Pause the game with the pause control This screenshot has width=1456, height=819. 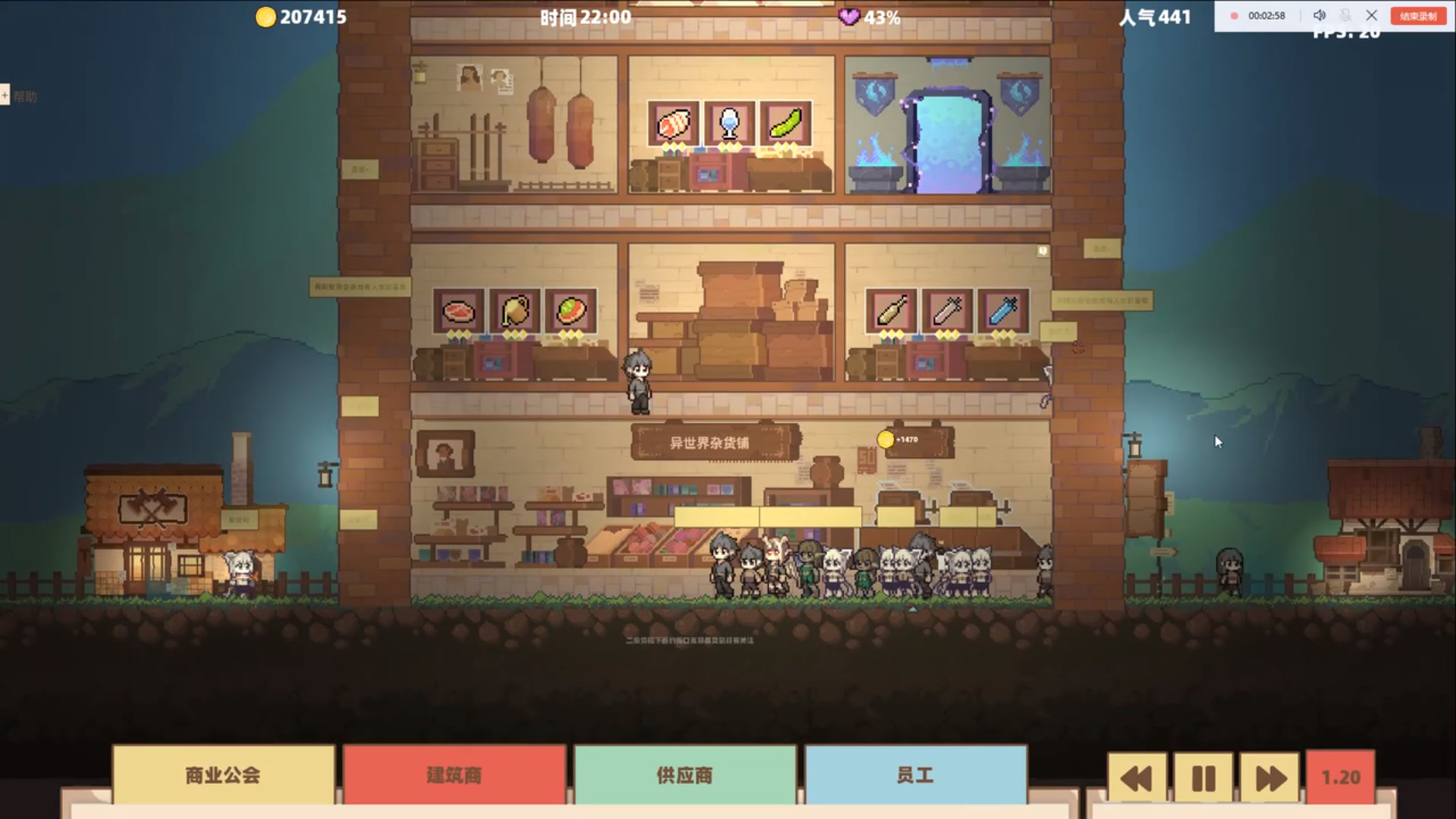pos(1205,777)
